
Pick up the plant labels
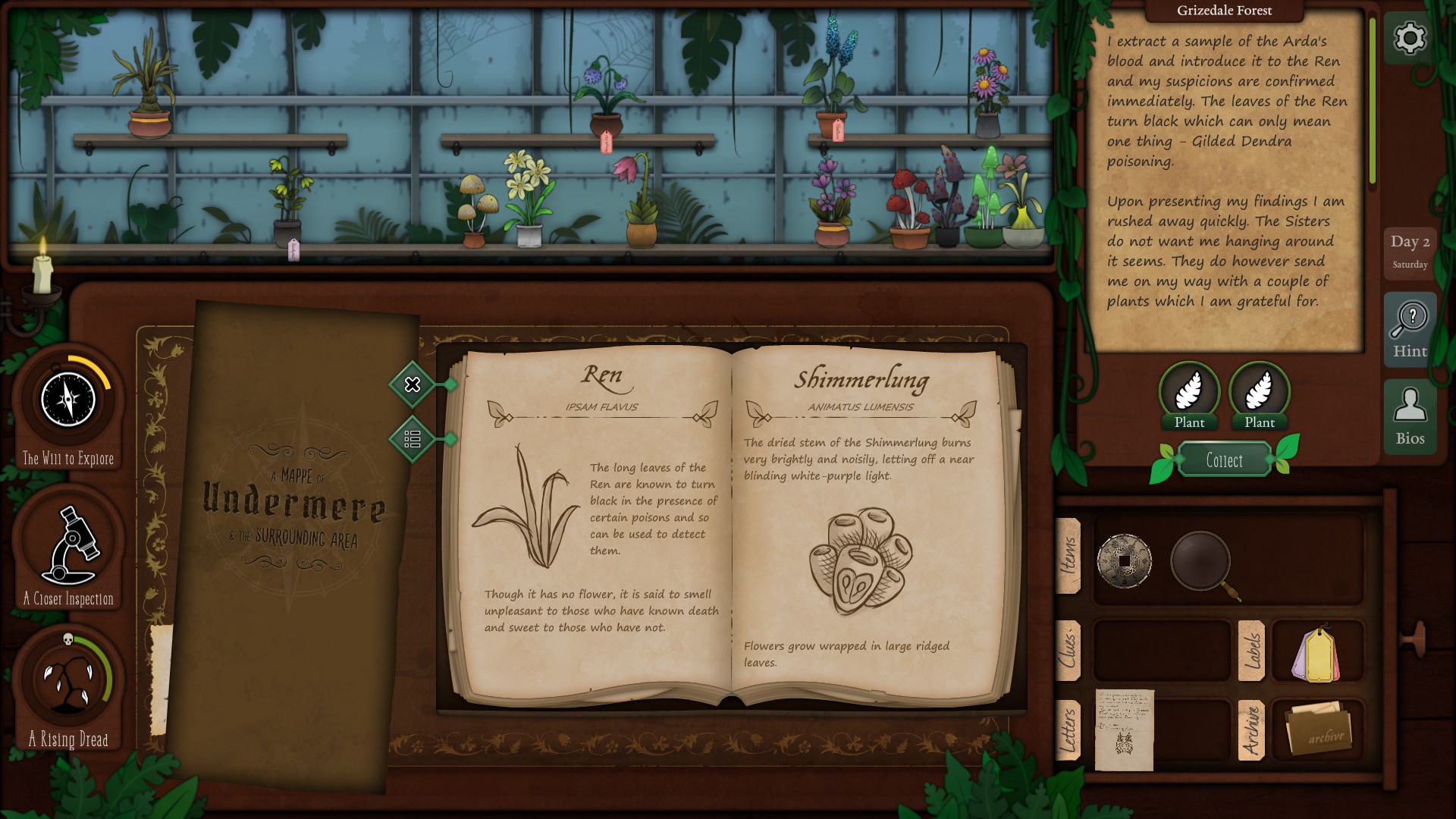[x=1316, y=653]
